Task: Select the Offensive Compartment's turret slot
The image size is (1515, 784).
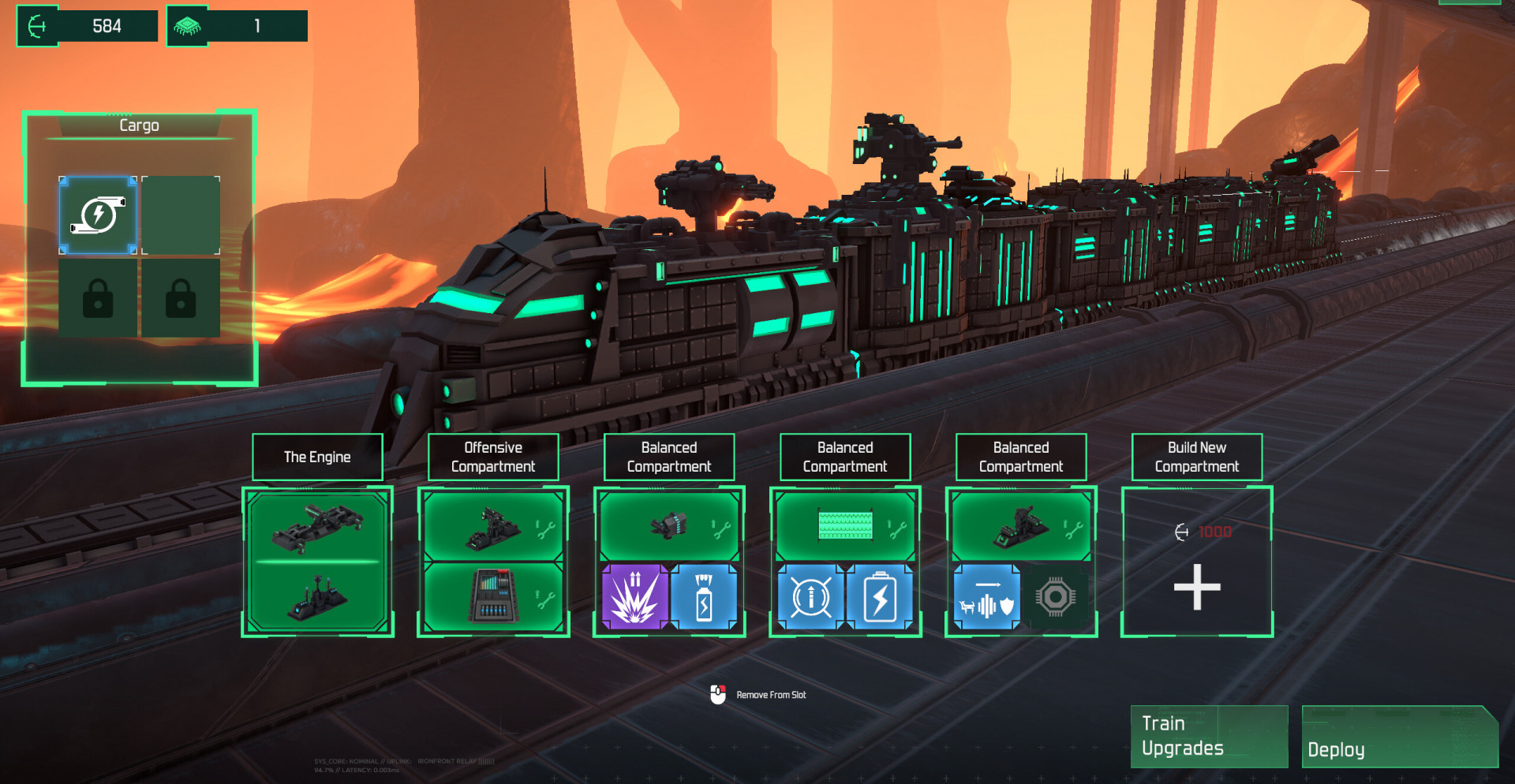Action: coord(493,528)
